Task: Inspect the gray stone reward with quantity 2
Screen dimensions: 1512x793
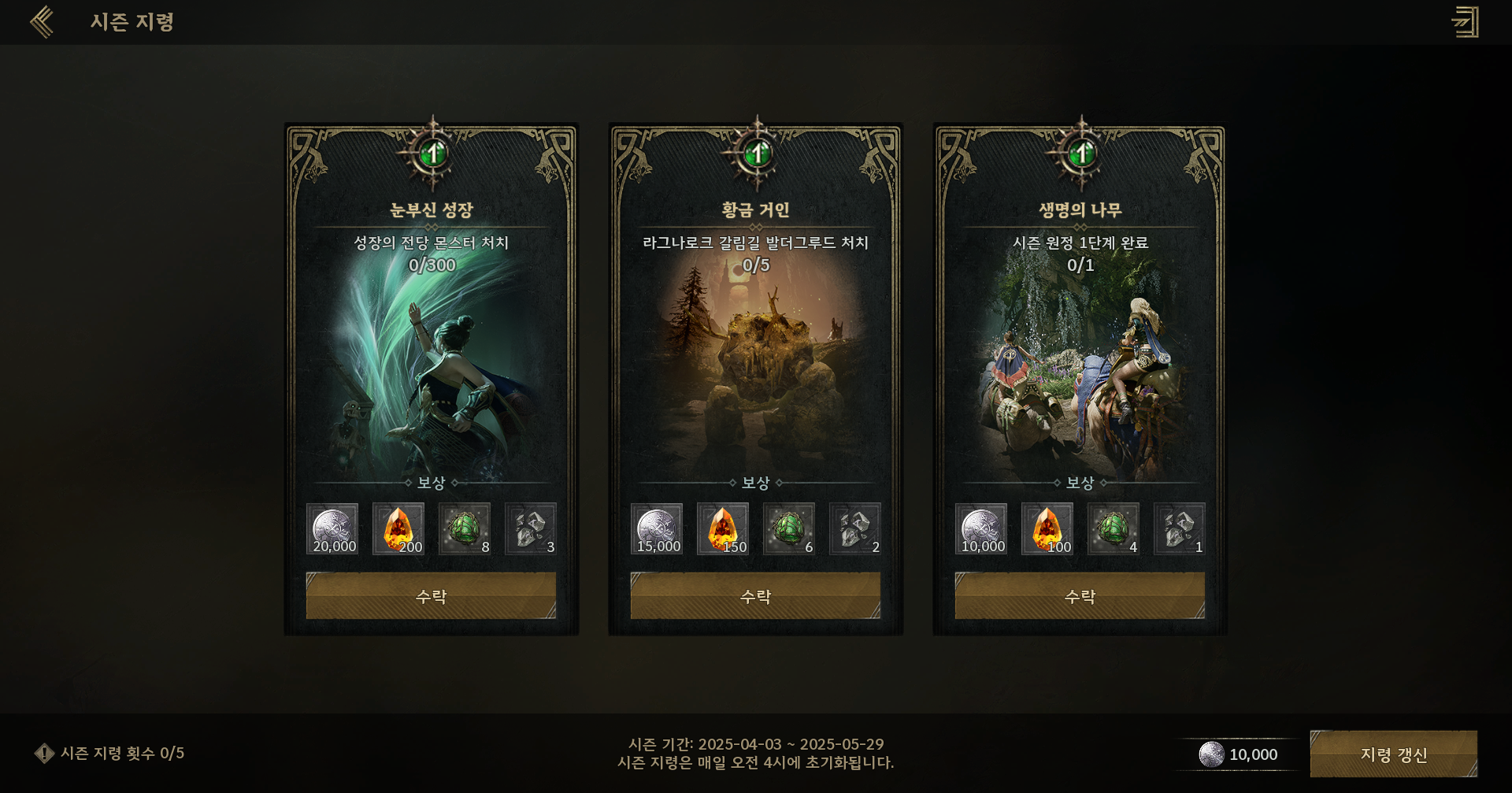Action: click(x=855, y=529)
